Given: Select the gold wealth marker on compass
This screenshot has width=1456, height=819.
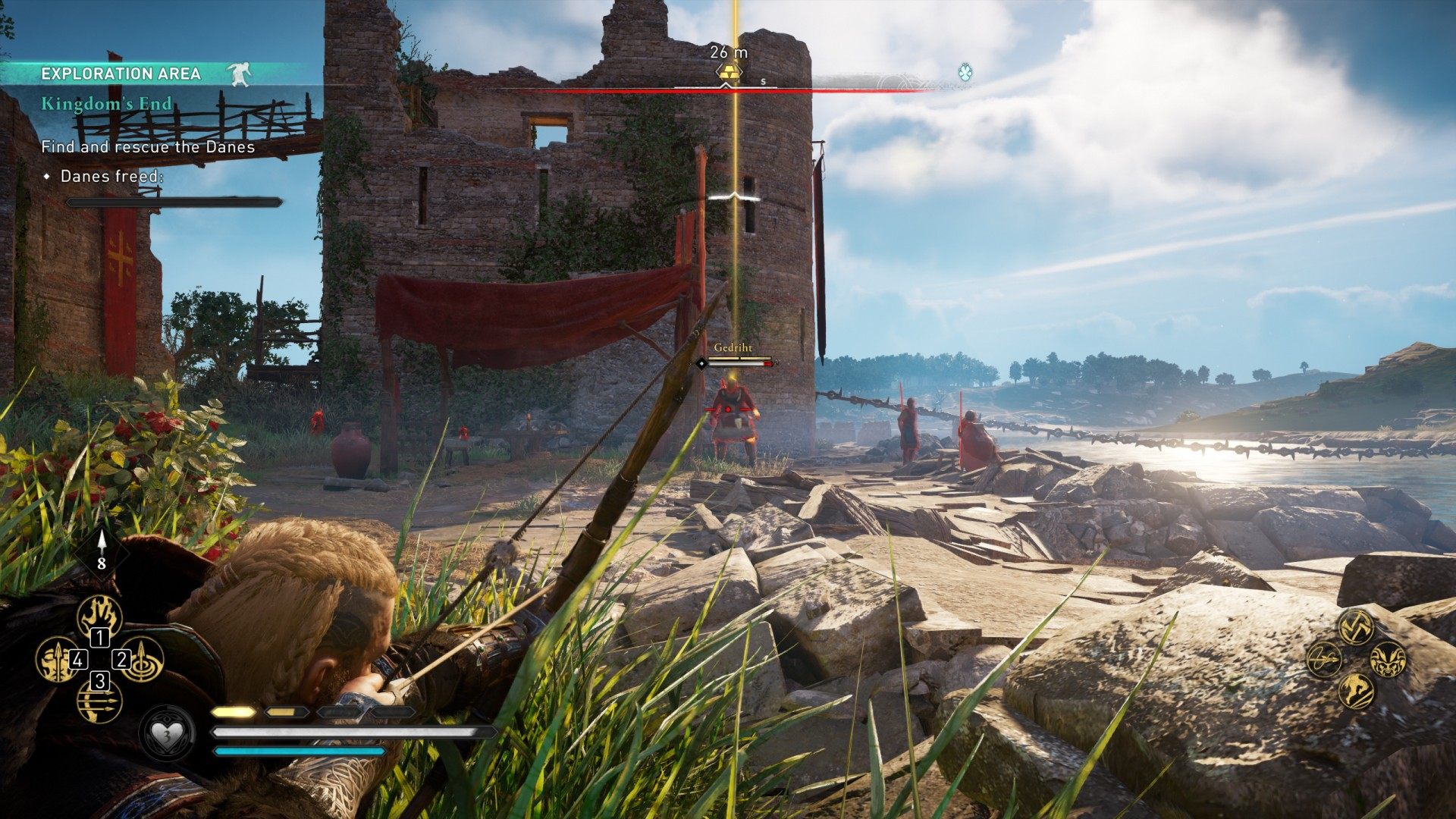Looking at the screenshot, I should click(726, 73).
